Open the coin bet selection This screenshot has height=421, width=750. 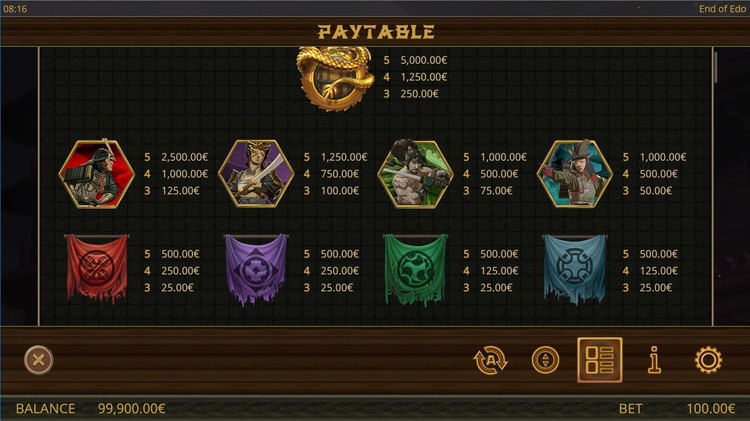click(x=545, y=360)
